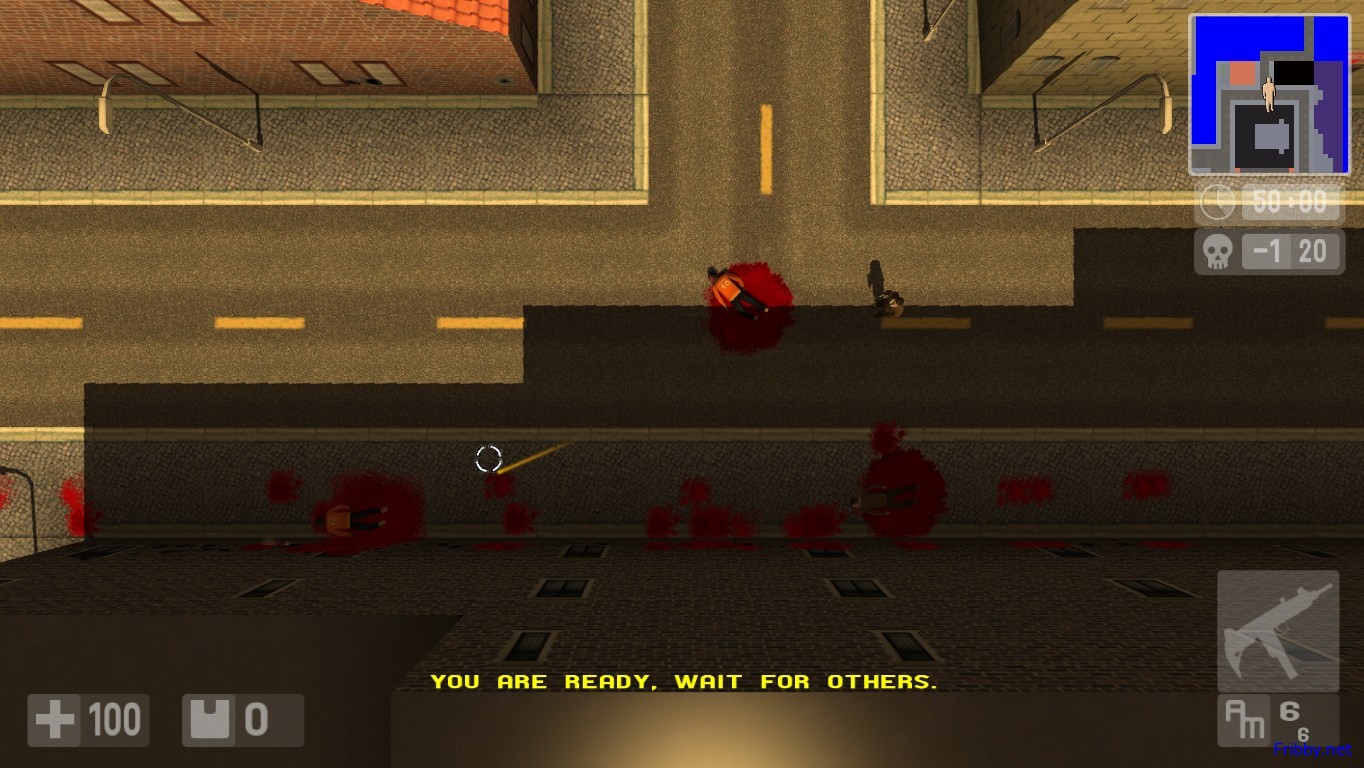Click the minimap in the corner
Viewport: 1364px width, 768px height.
click(1269, 95)
